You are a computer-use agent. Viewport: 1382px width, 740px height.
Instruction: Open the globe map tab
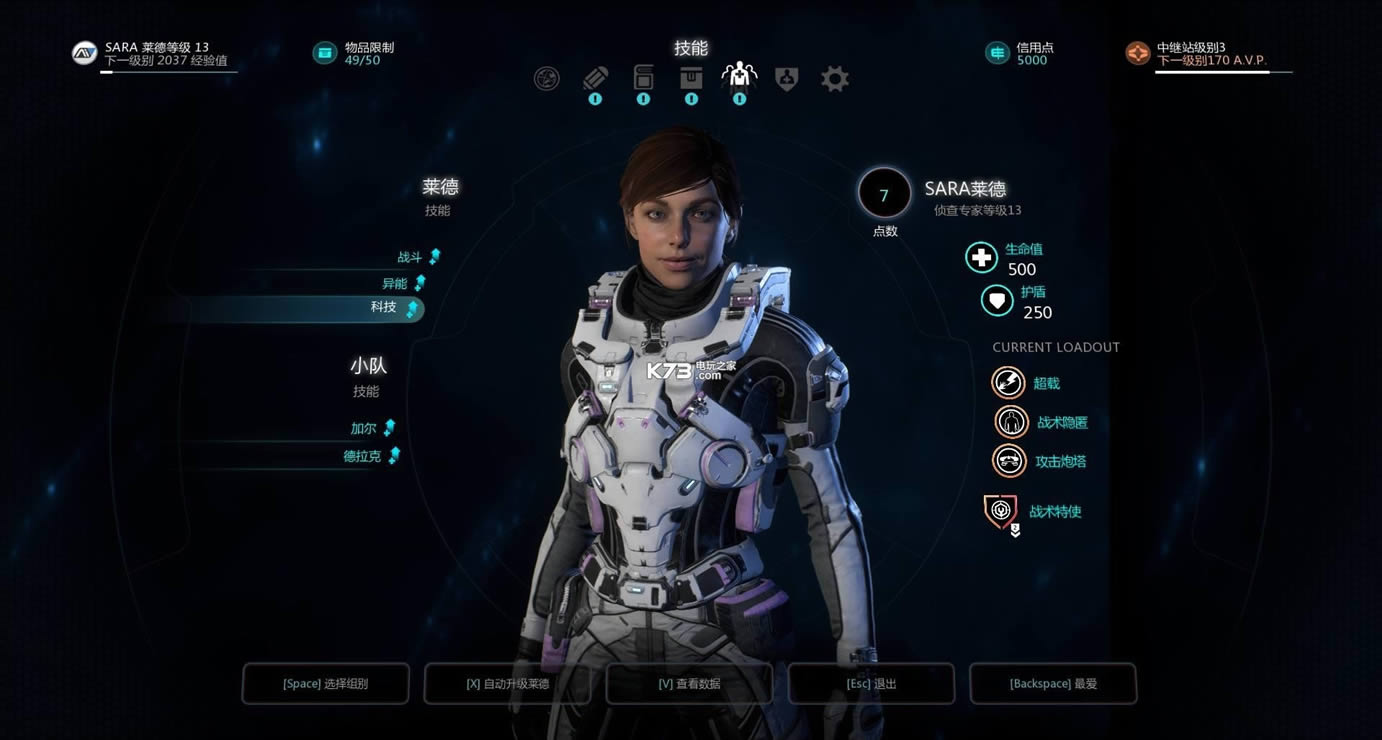point(547,78)
